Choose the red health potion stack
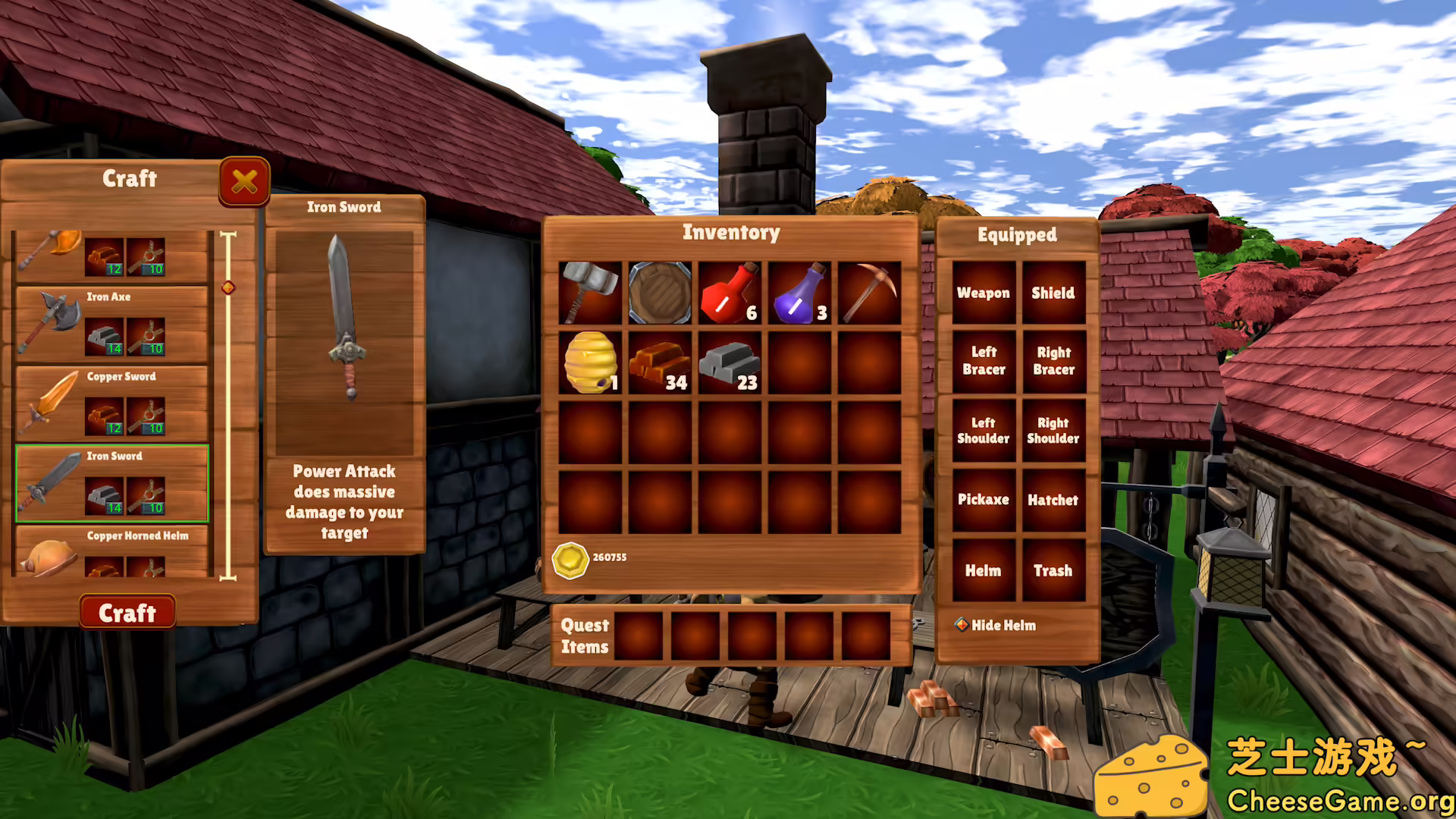 pyautogui.click(x=730, y=293)
